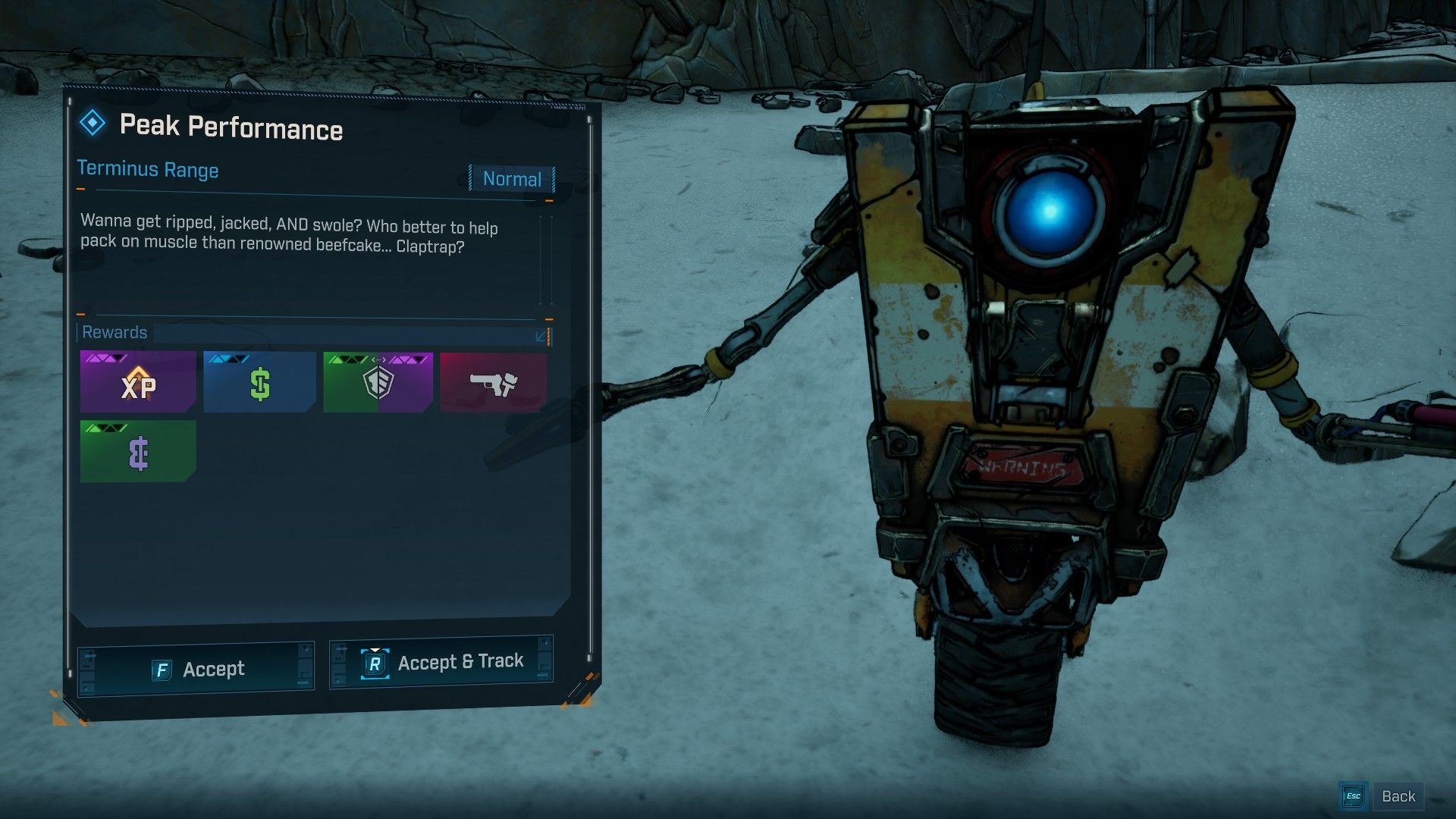Select the XP reward tile
The height and width of the screenshot is (819, 1456).
tap(138, 383)
